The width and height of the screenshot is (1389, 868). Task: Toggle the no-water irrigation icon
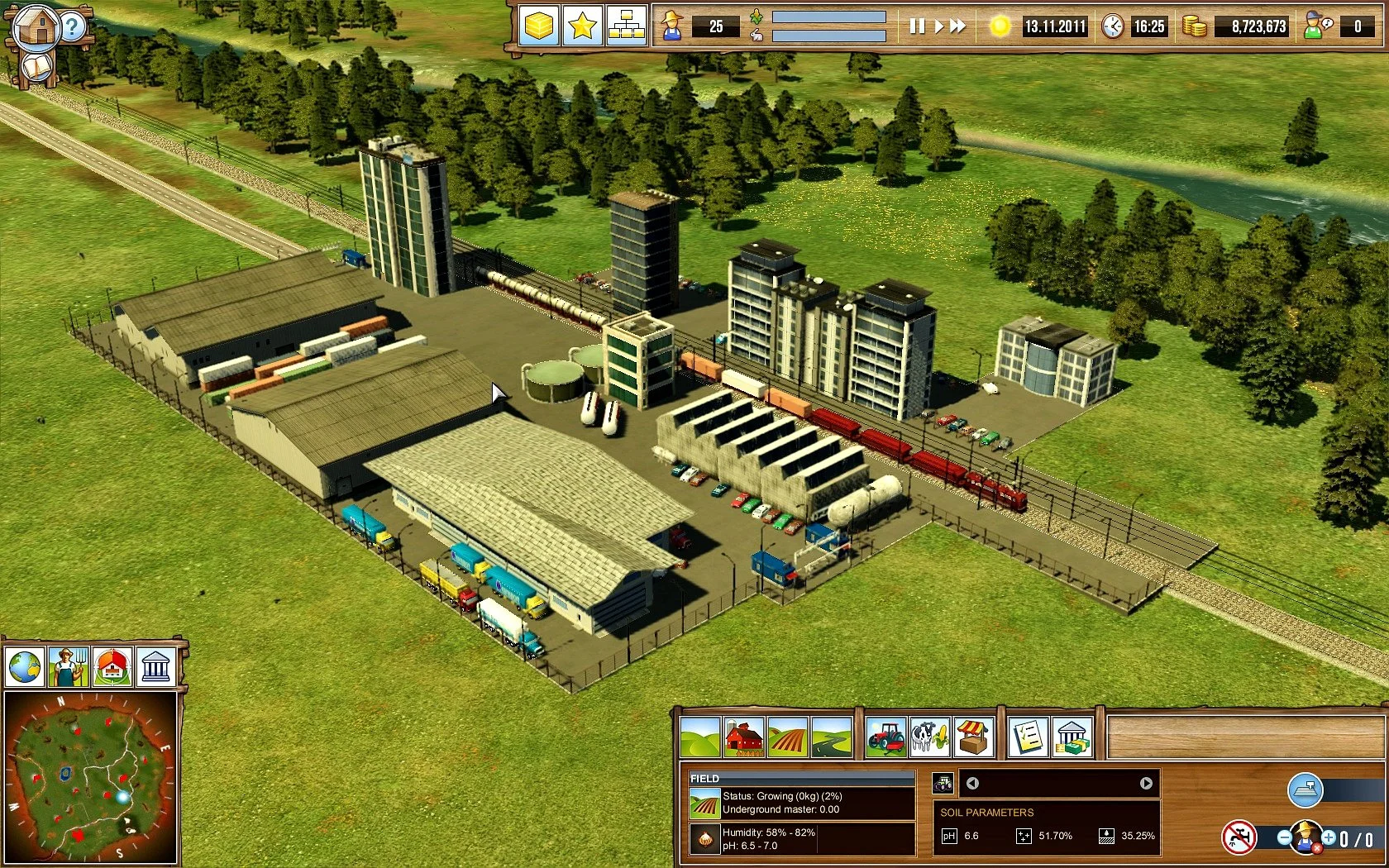point(1239,838)
